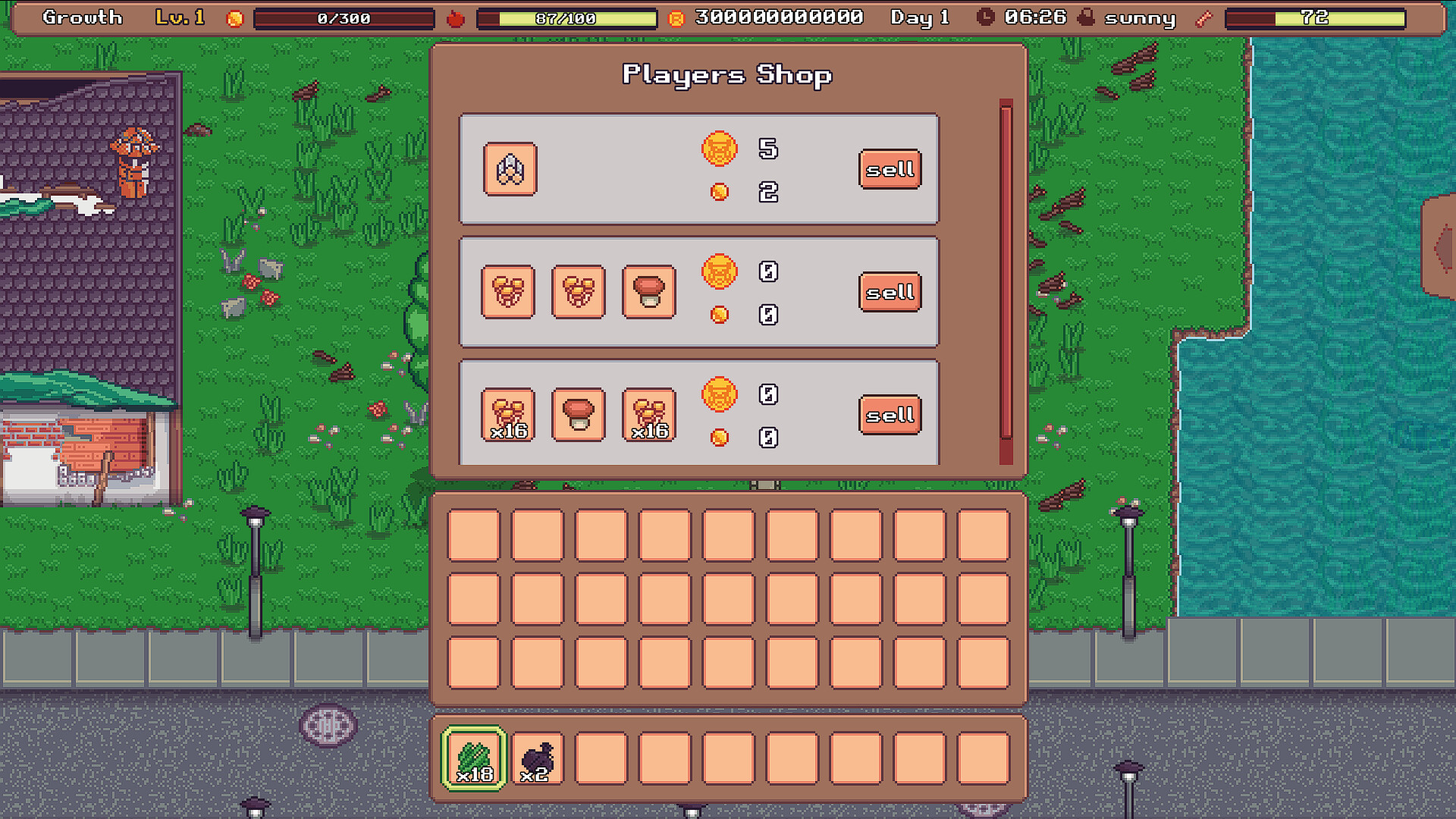Click the small coin icon next to the 2
The height and width of the screenshot is (819, 1456).
coord(719,192)
